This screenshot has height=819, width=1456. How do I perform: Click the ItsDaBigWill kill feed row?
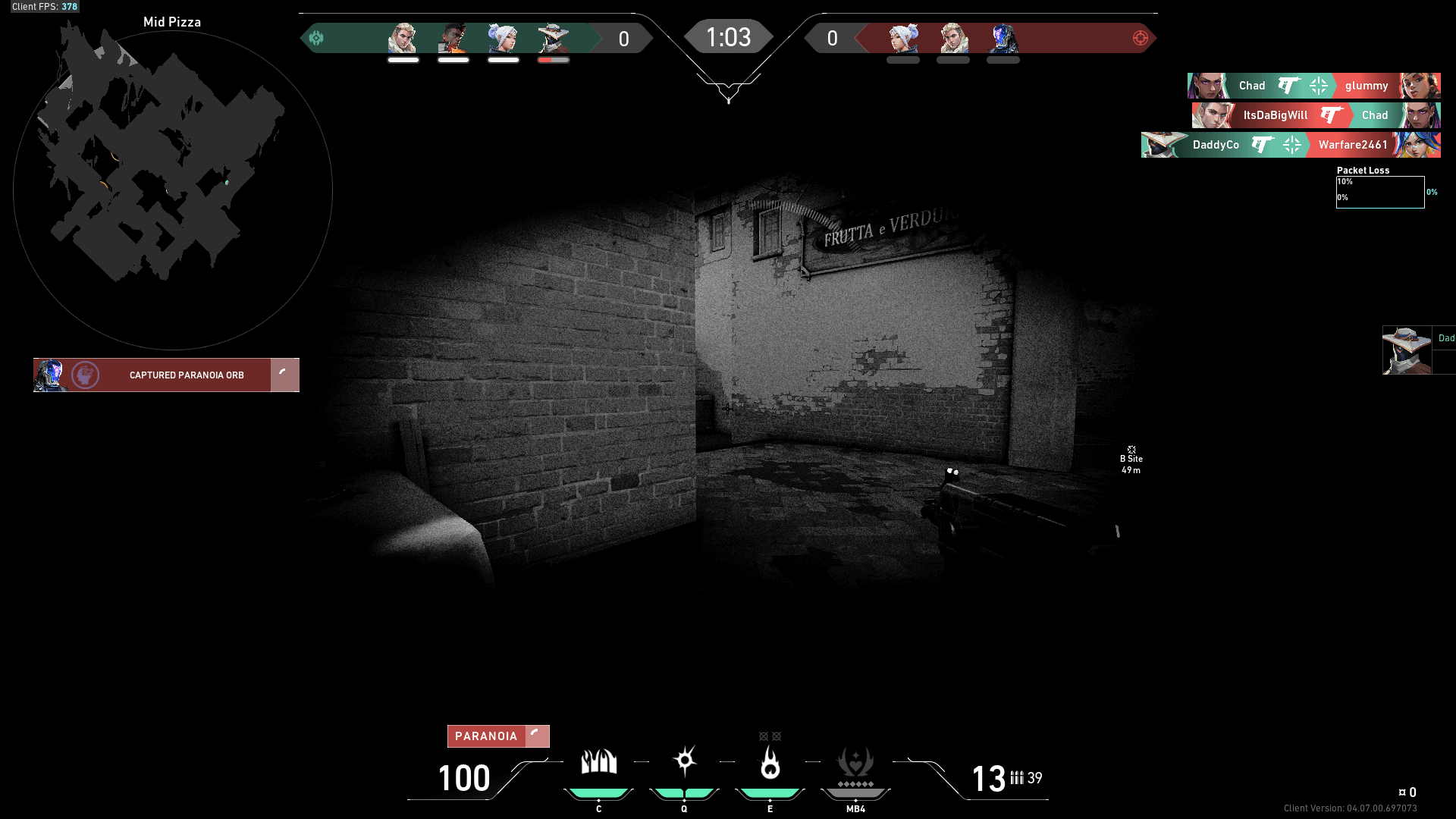click(x=1316, y=115)
